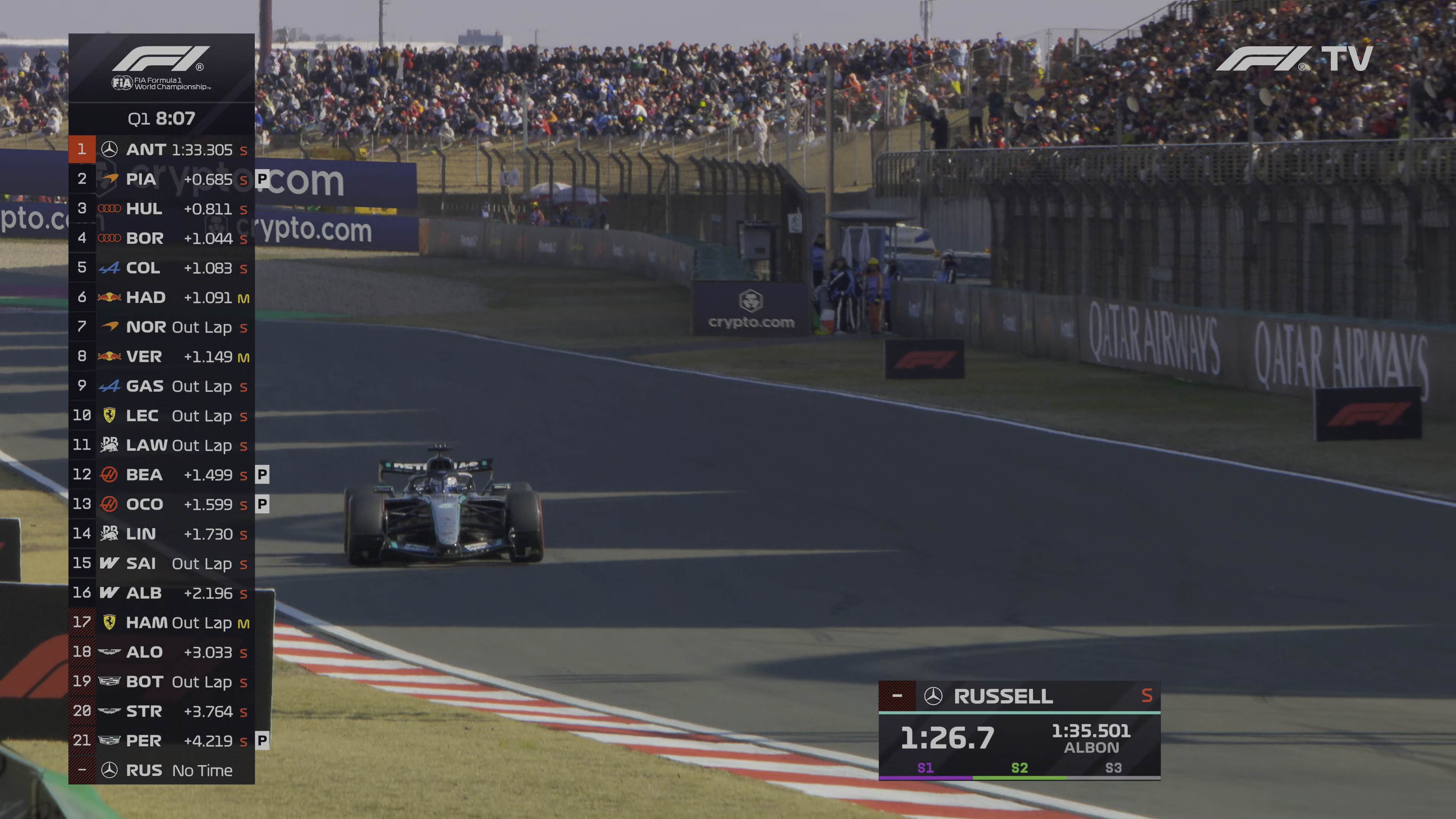This screenshot has width=1456, height=819.
Task: Choose the LEC driver row
Action: tap(162, 416)
